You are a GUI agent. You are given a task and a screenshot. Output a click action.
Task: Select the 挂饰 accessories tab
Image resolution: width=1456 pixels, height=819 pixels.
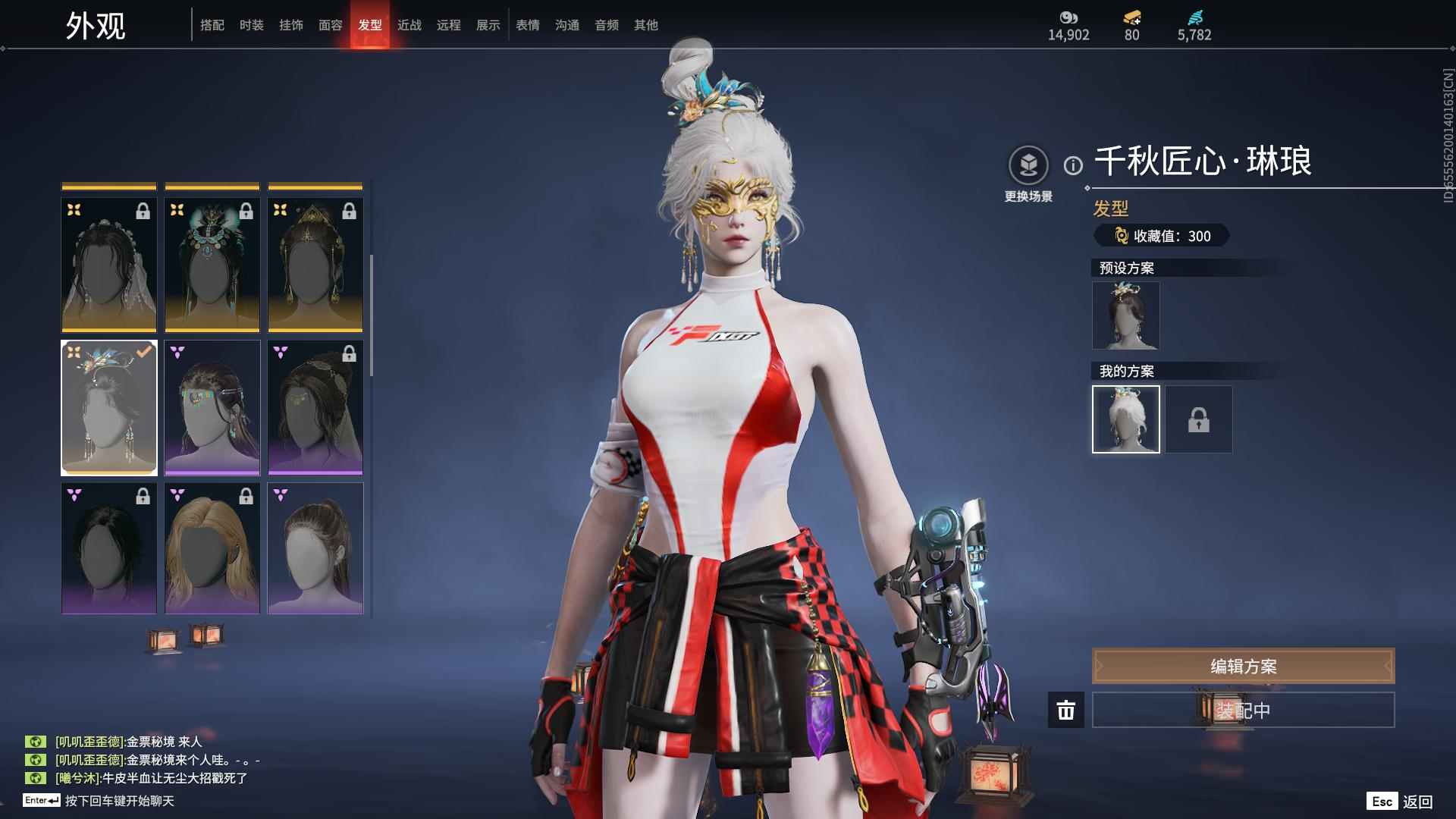[291, 25]
